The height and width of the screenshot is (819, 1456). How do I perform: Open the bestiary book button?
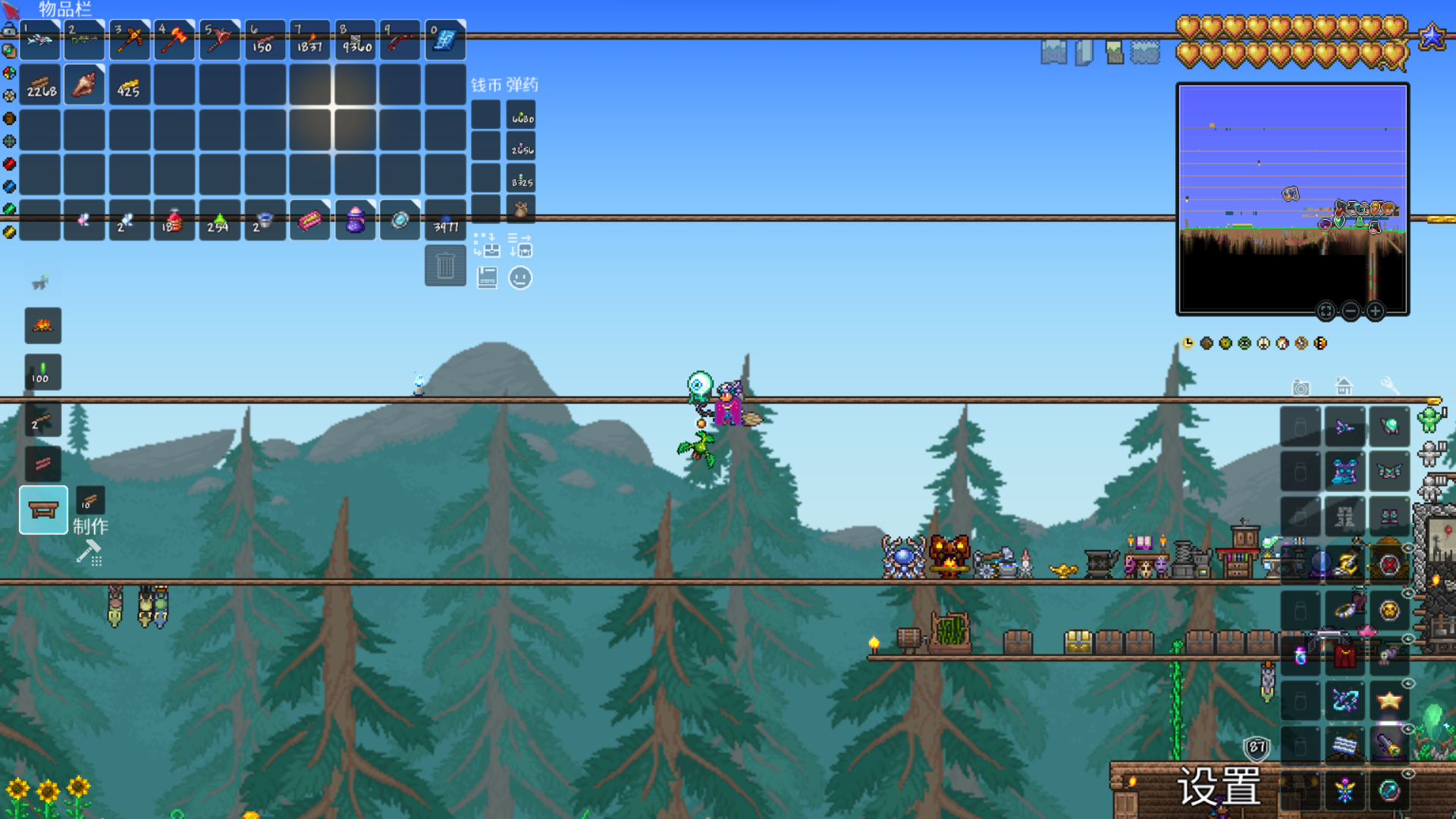pyautogui.click(x=487, y=278)
